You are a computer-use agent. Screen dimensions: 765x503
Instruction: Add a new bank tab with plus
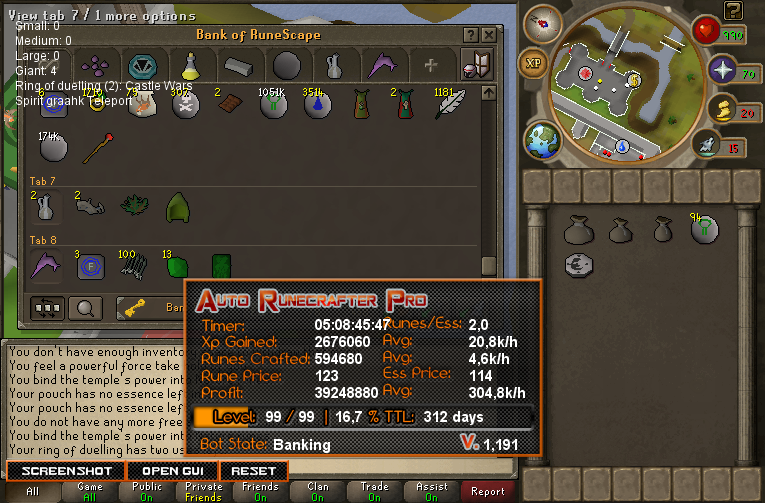click(431, 66)
